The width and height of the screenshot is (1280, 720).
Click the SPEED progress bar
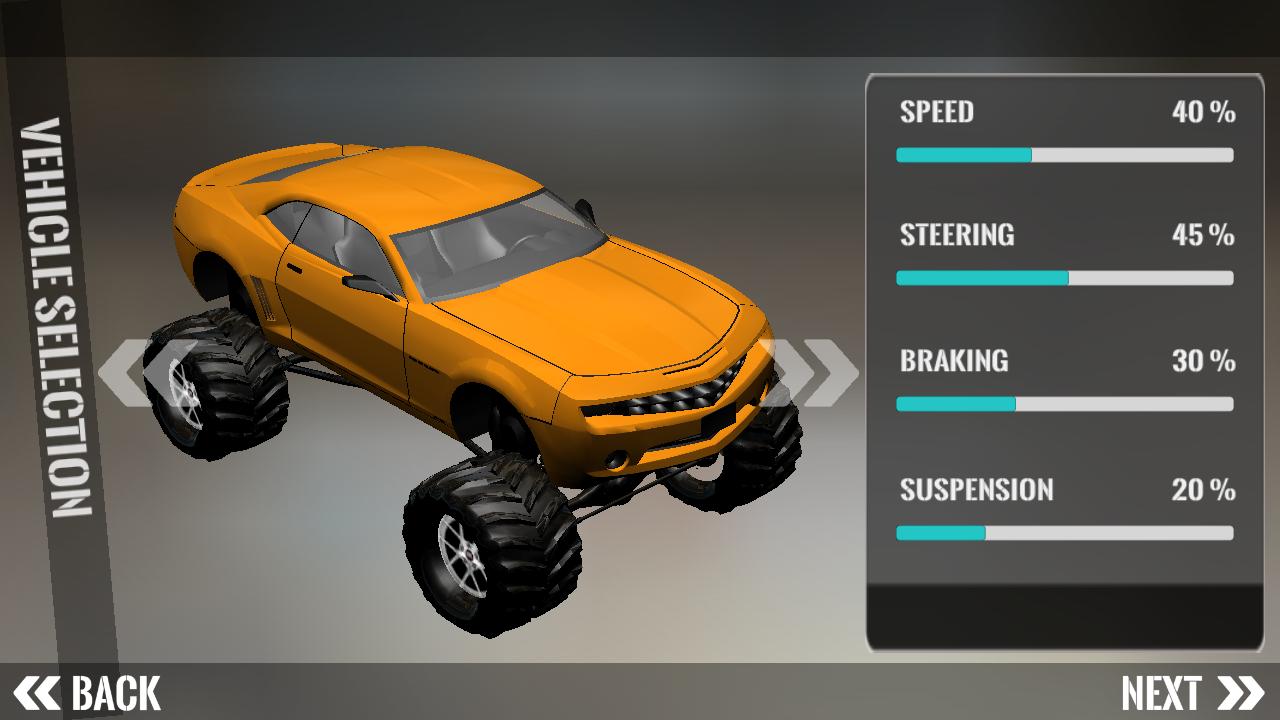tap(1065, 155)
